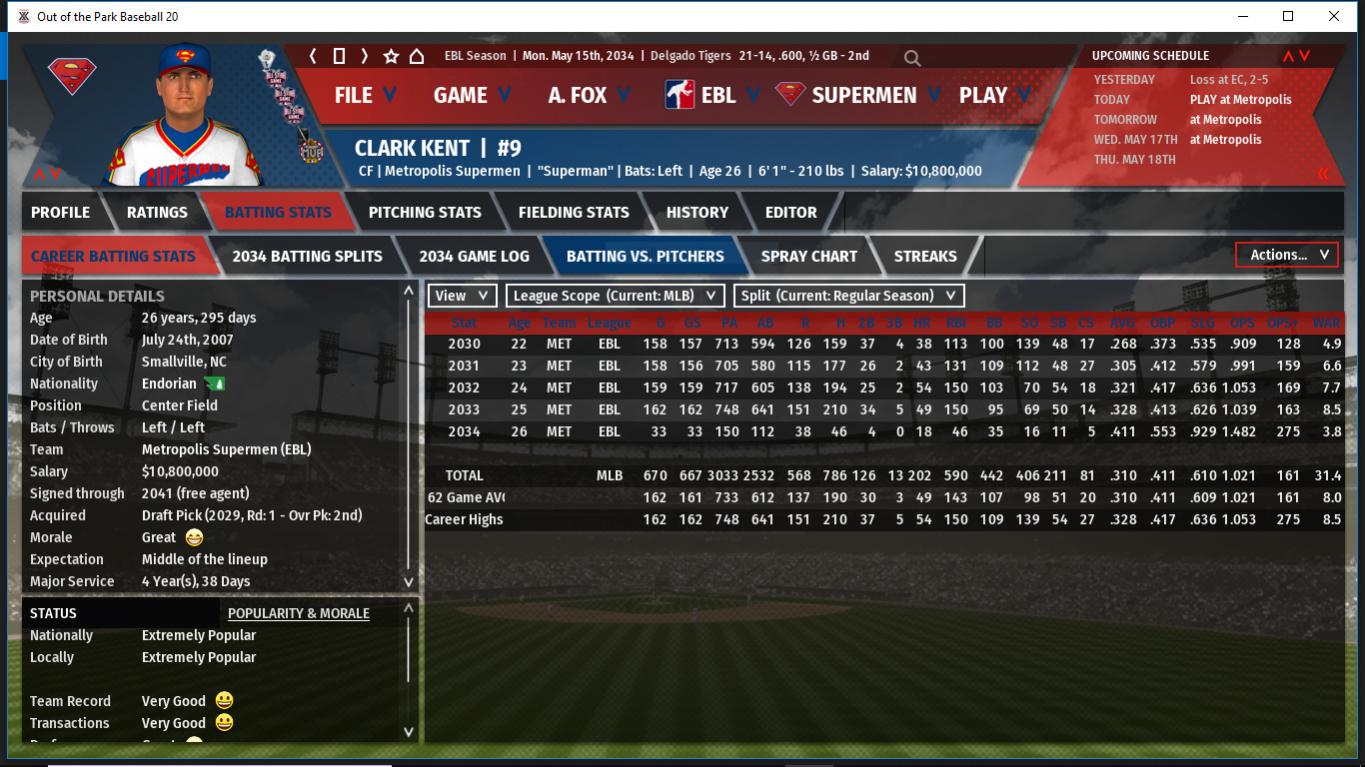The height and width of the screenshot is (767, 1365).
Task: Open the Split Regular Season dropdown
Action: click(x=849, y=296)
